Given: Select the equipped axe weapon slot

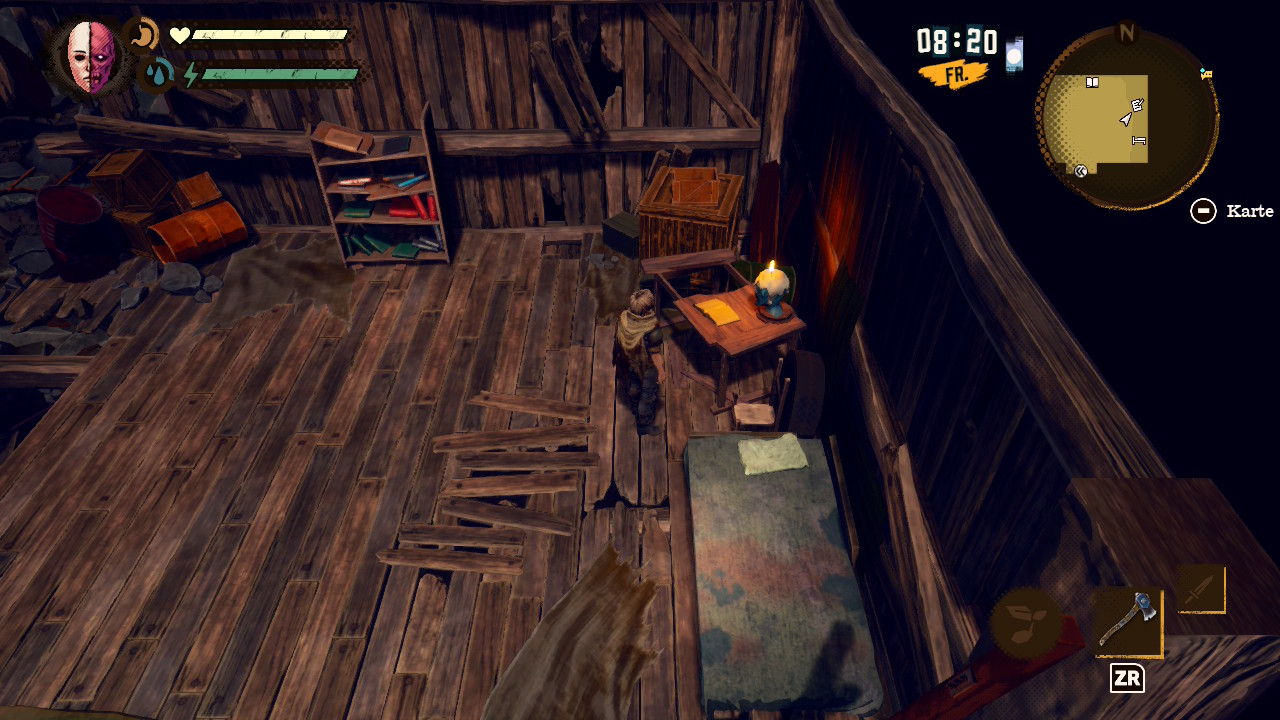Looking at the screenshot, I should tap(1128, 621).
